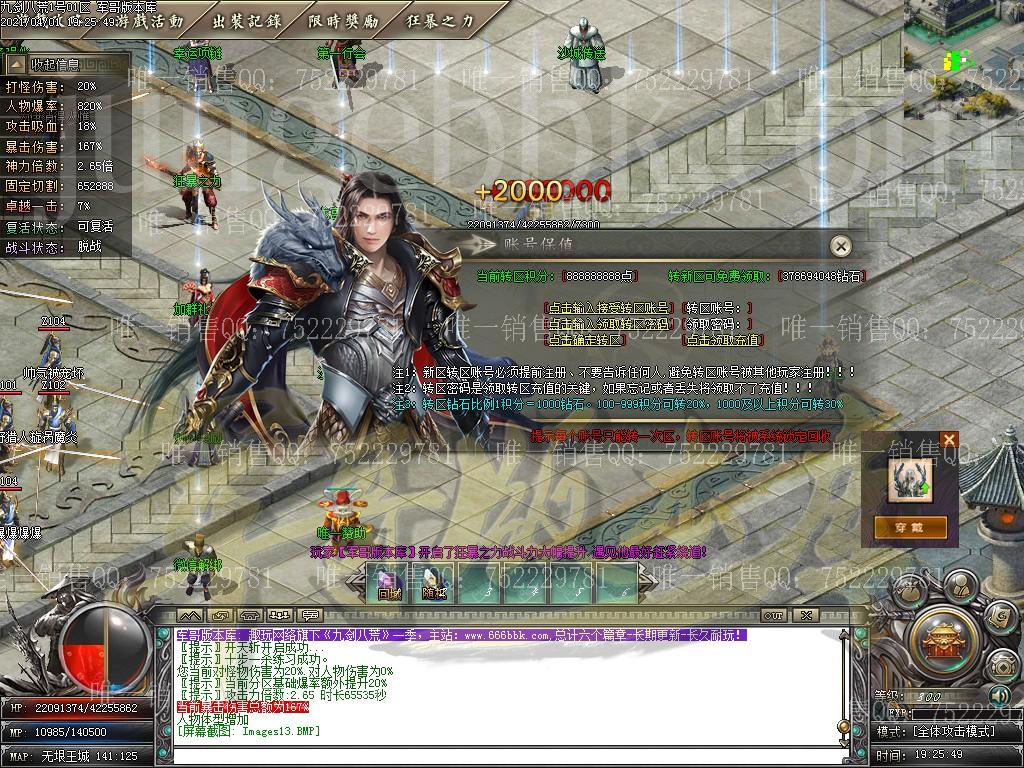Image resolution: width=1024 pixels, height=768 pixels.
Task: Close the equipment prompt popup
Action: [949, 440]
